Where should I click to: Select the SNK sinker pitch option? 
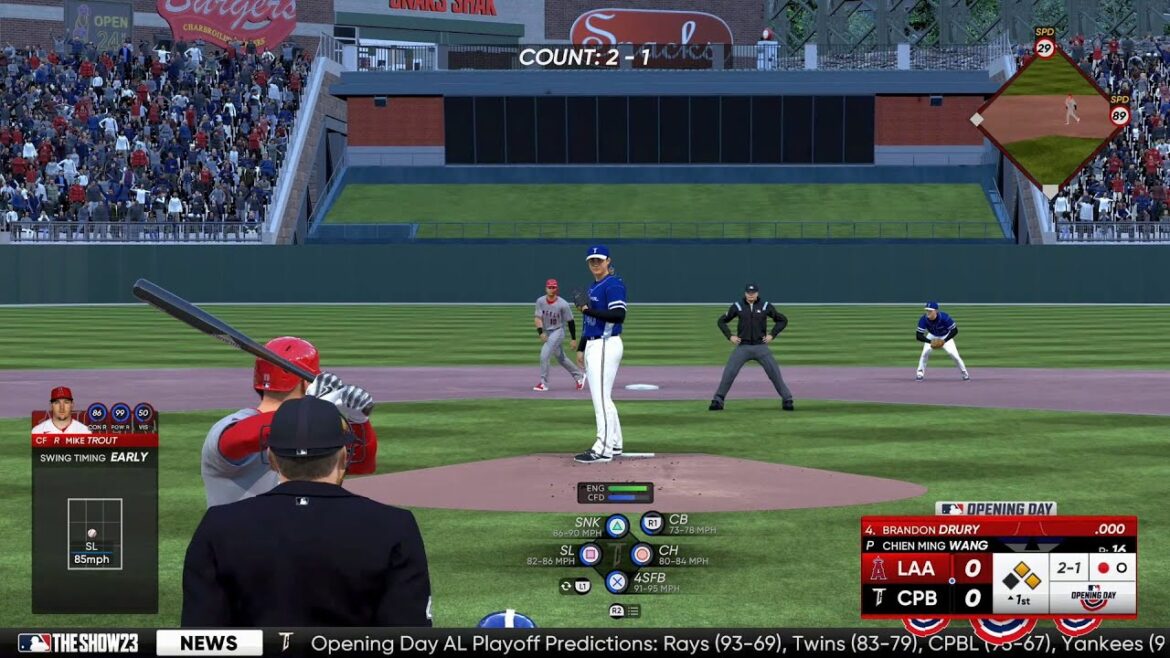[617, 526]
